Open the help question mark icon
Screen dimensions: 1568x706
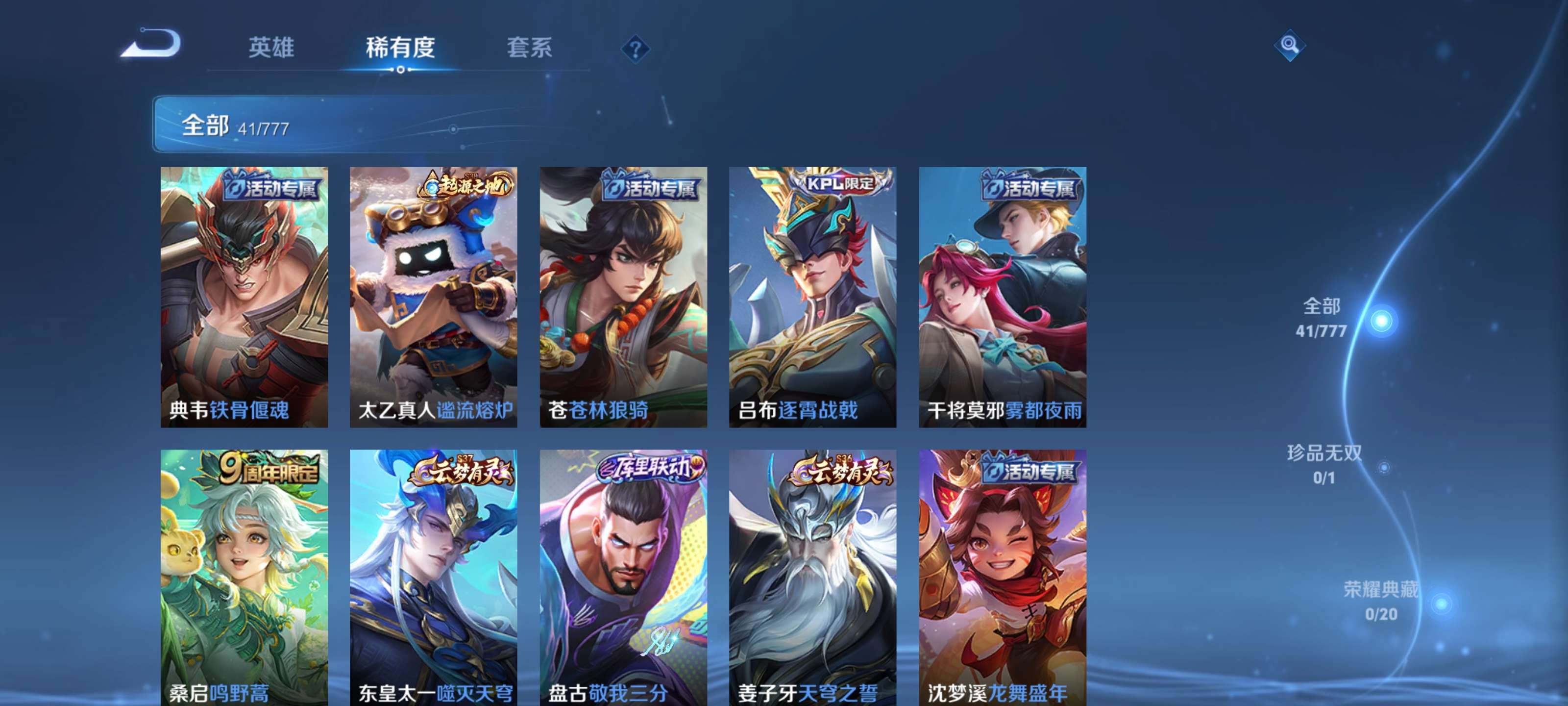click(x=636, y=48)
